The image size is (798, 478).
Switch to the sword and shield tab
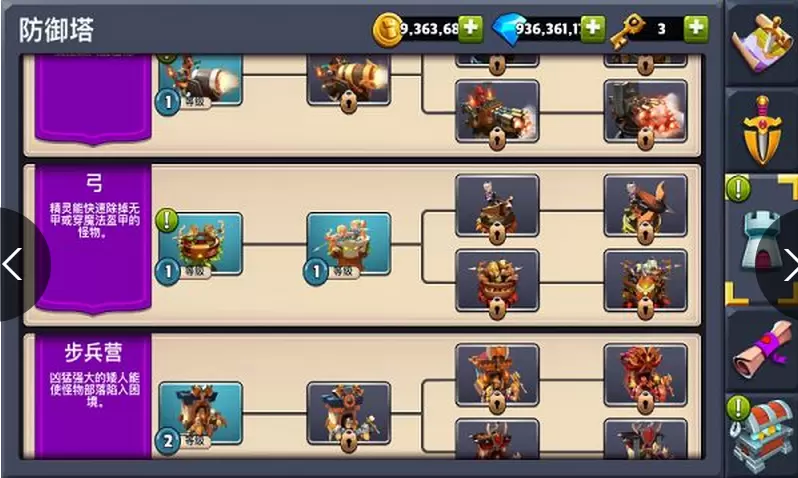762,130
